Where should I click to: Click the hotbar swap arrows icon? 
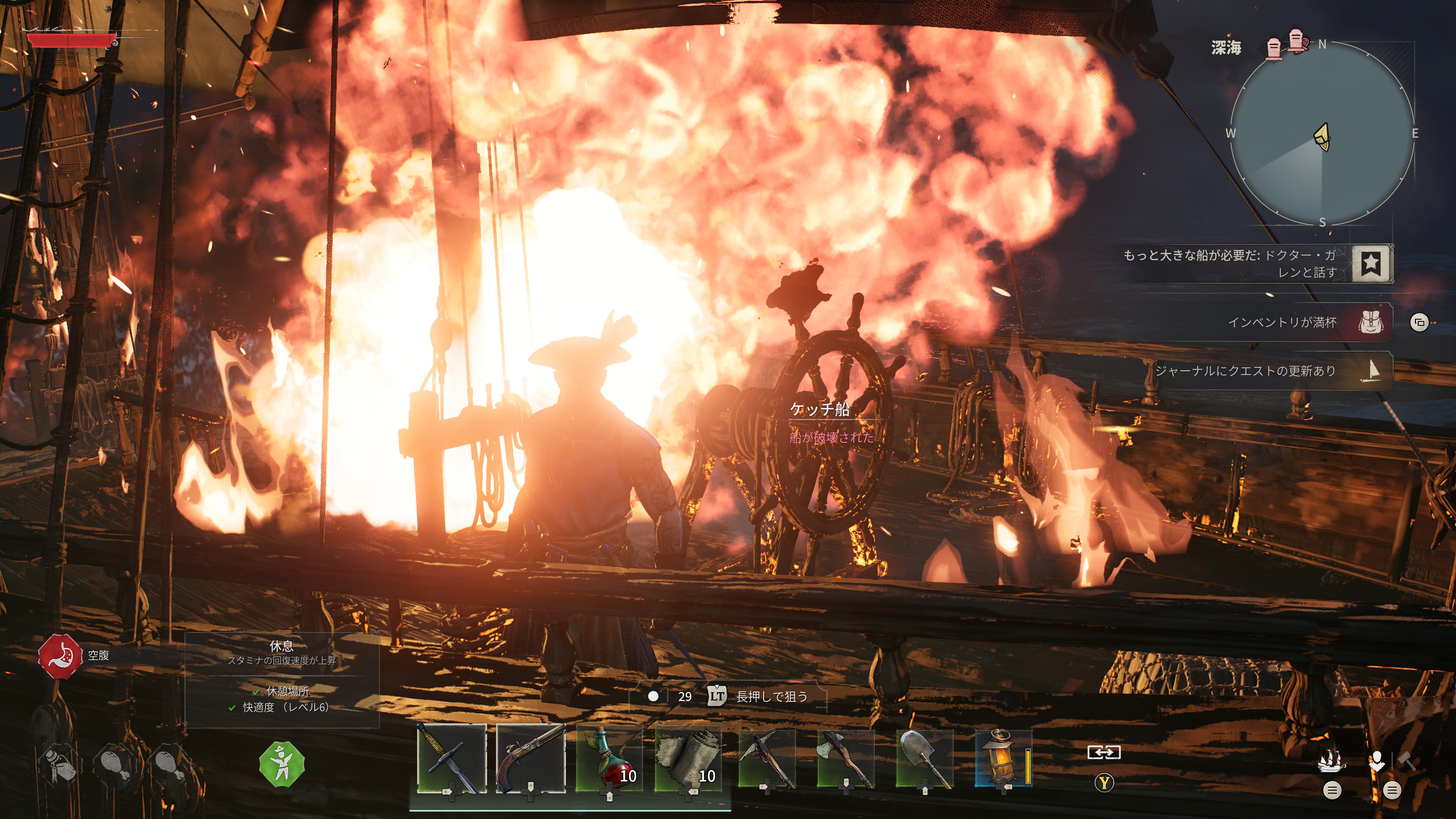click(x=1103, y=753)
